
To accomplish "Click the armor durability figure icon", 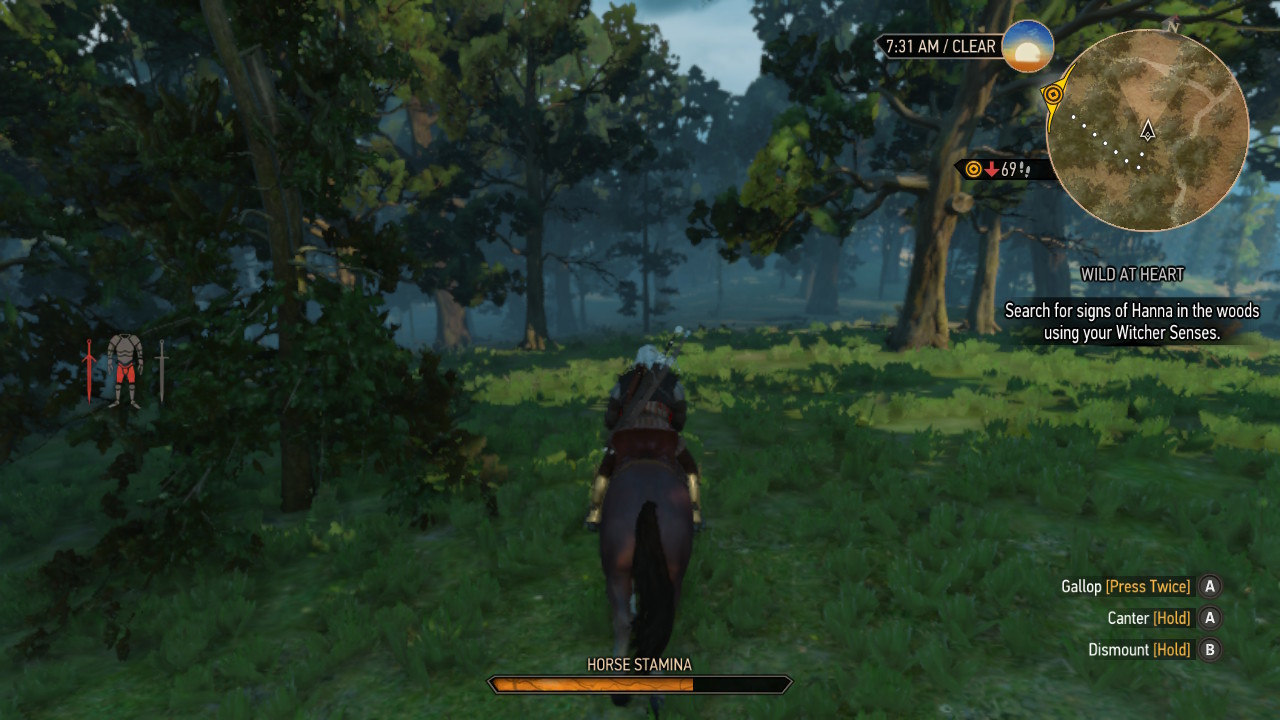I will coord(125,370).
